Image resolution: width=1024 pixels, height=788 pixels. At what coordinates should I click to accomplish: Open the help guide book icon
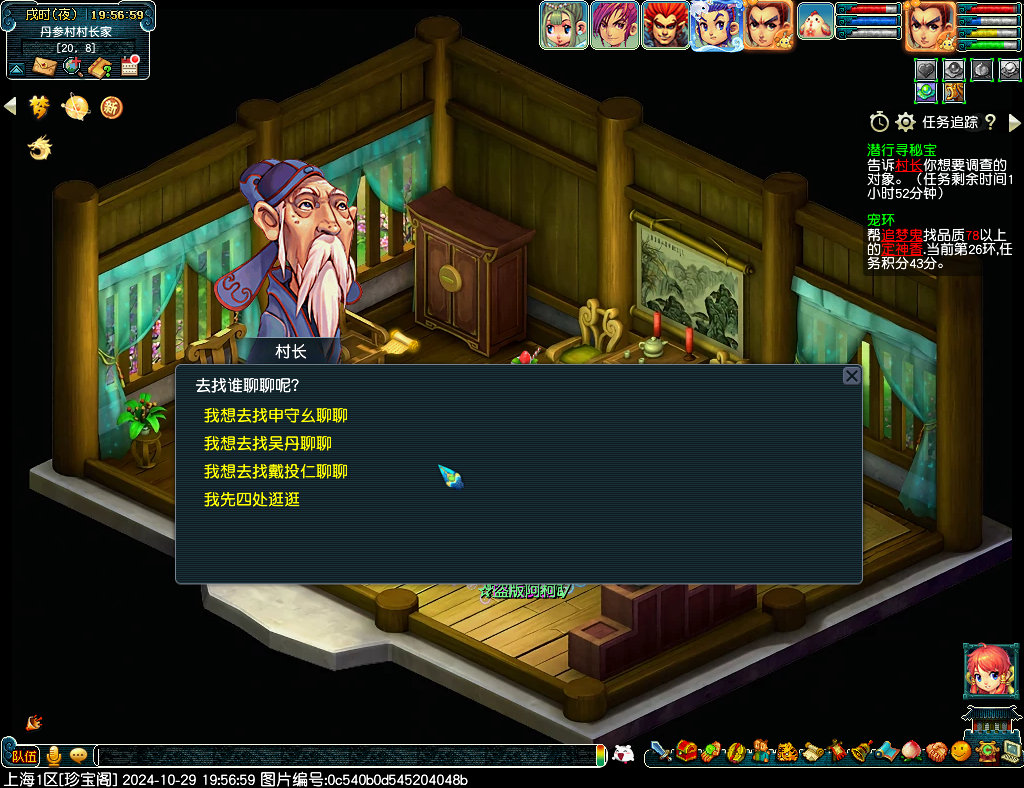pyautogui.click(x=100, y=67)
